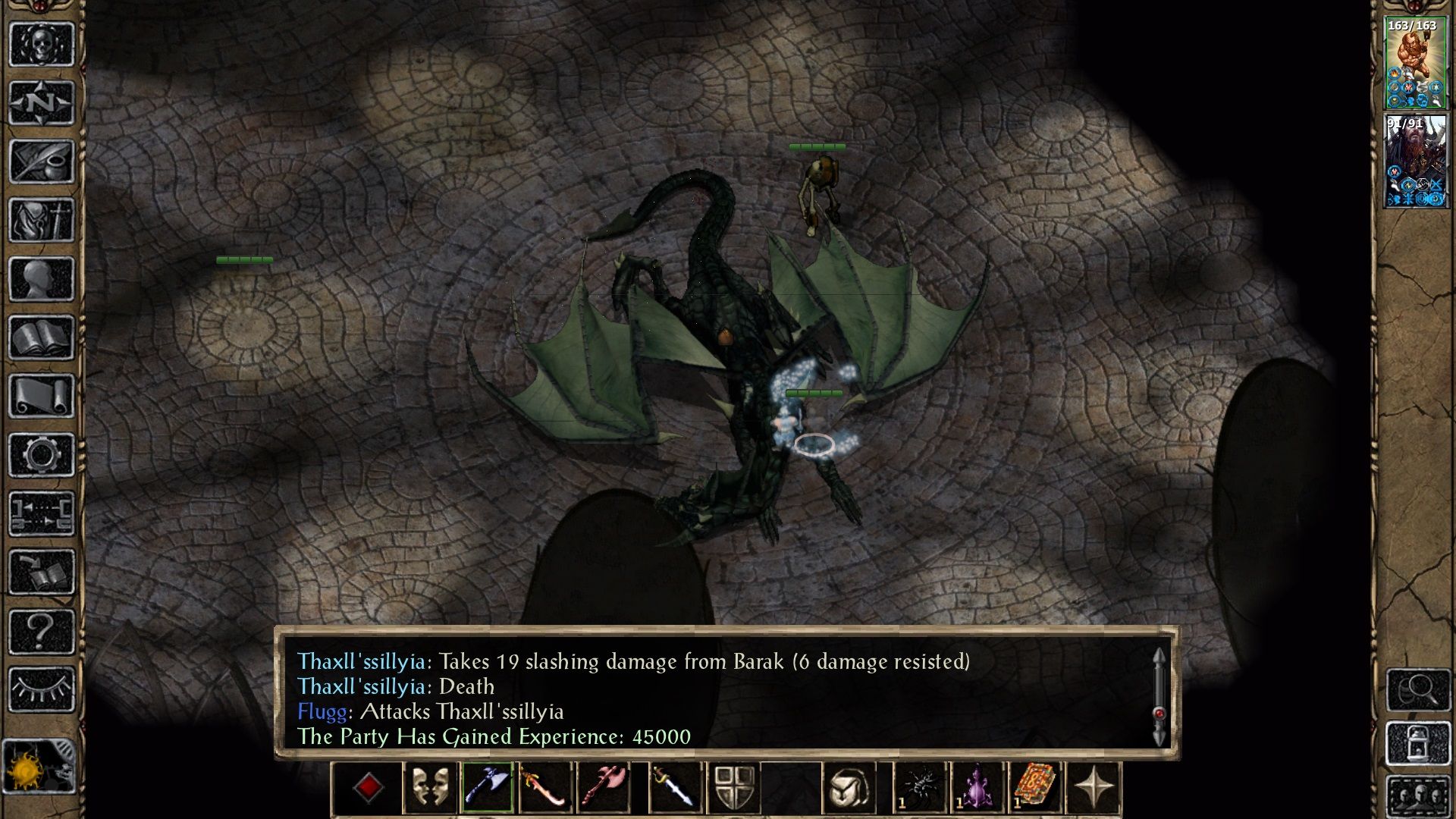Show the character record with the head icon

point(42,278)
